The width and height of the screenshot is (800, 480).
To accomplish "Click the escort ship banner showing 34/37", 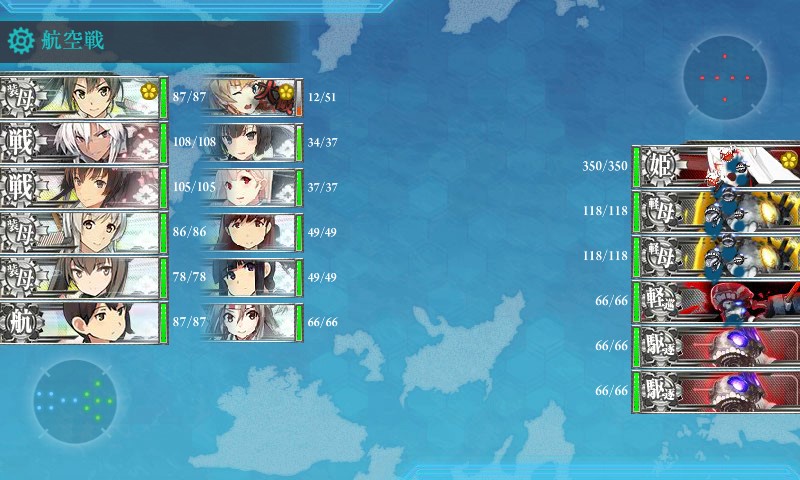I will 250,142.
